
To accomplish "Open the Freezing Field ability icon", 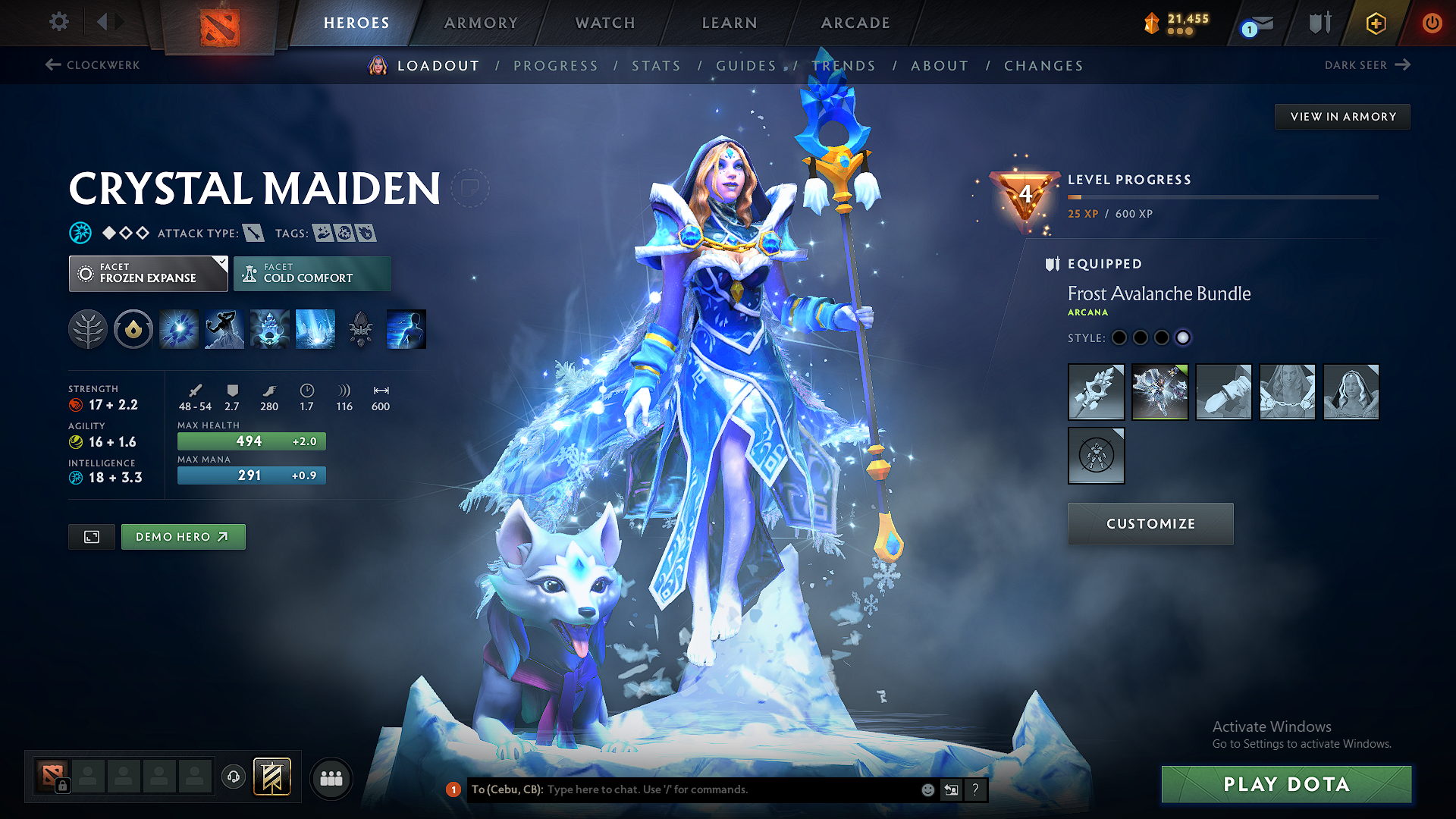I will click(x=315, y=329).
